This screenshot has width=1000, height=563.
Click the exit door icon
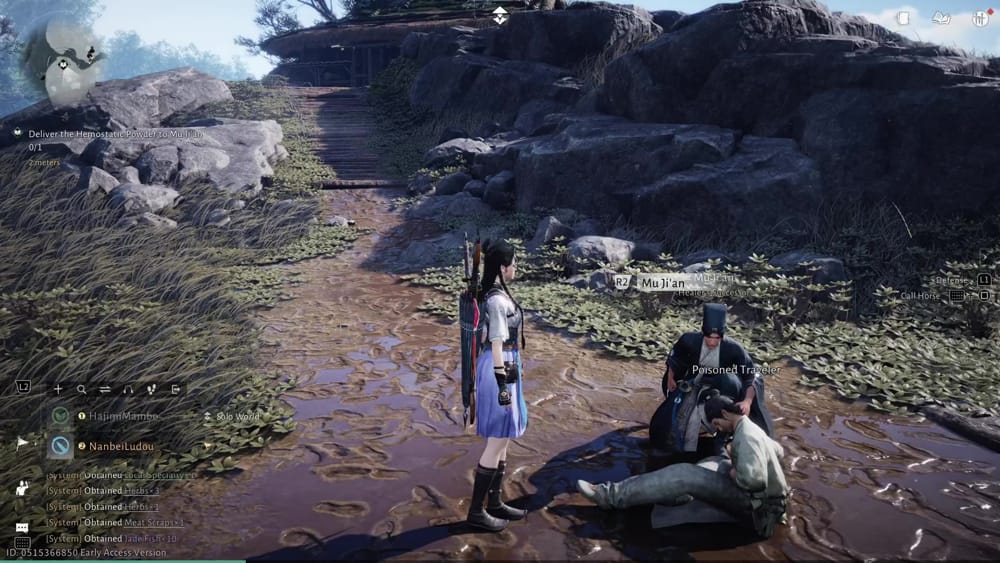[175, 389]
